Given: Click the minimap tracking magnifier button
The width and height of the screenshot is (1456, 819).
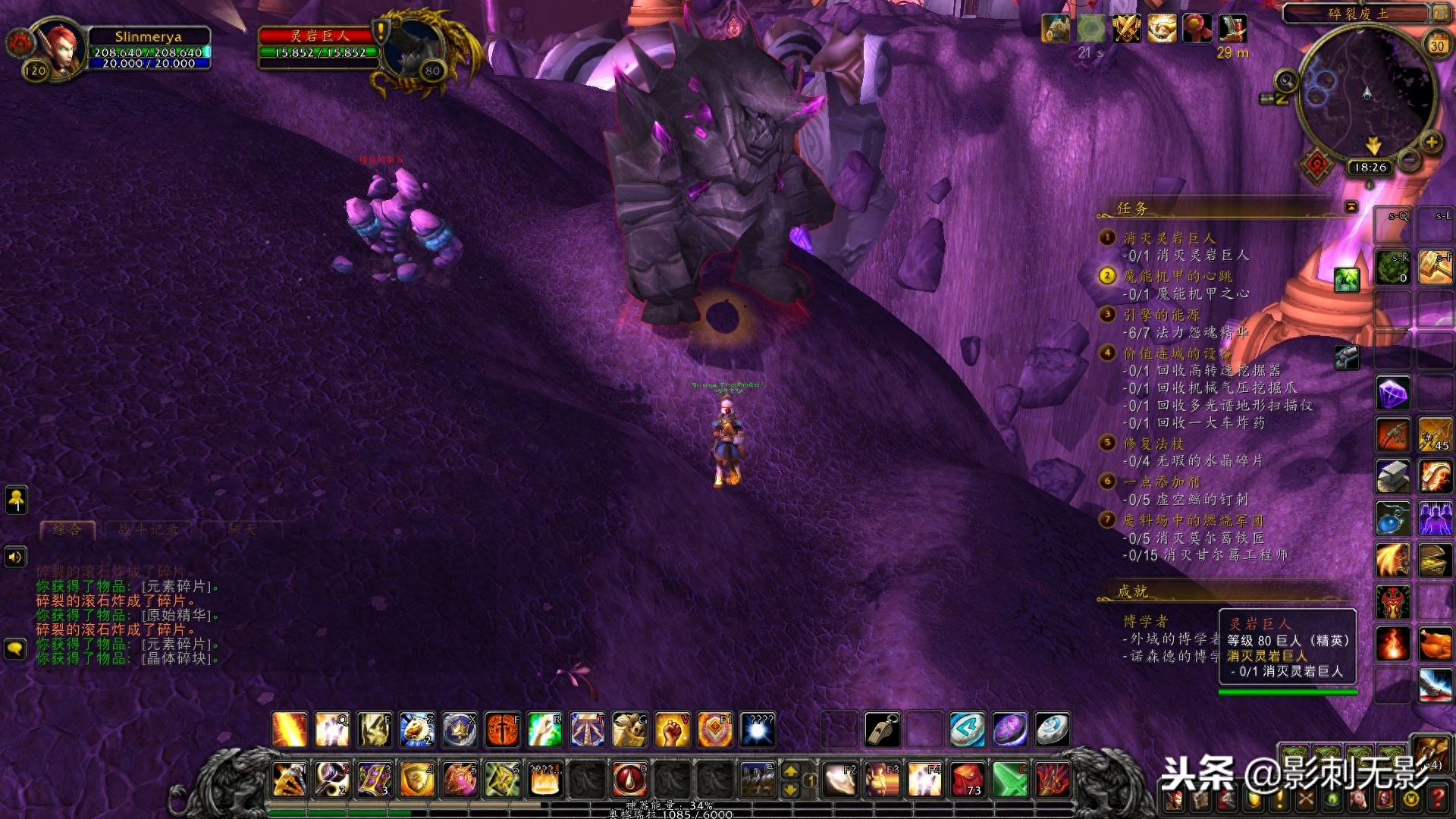Looking at the screenshot, I should point(1286,80).
